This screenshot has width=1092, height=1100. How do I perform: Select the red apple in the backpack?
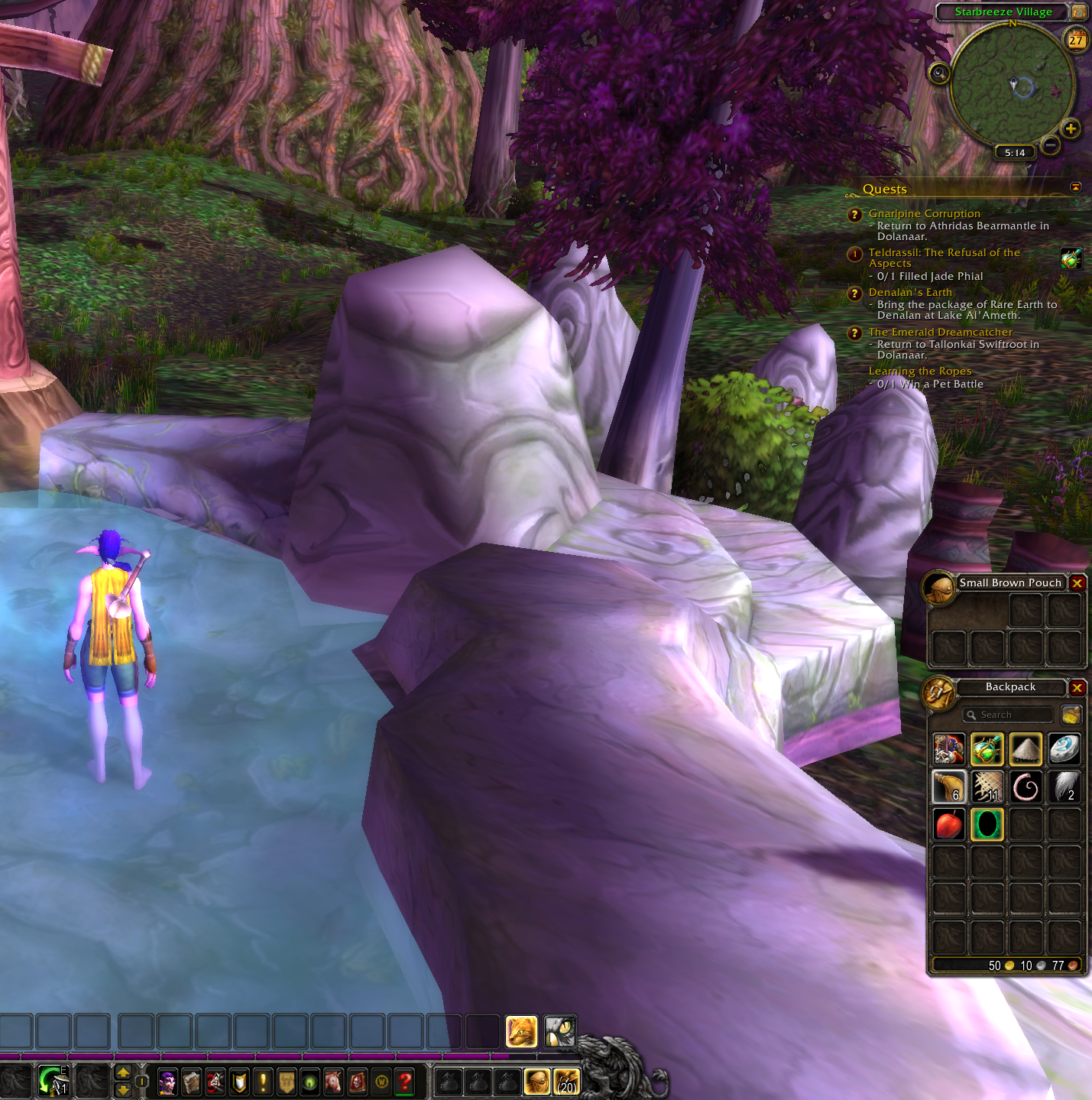coord(949,825)
